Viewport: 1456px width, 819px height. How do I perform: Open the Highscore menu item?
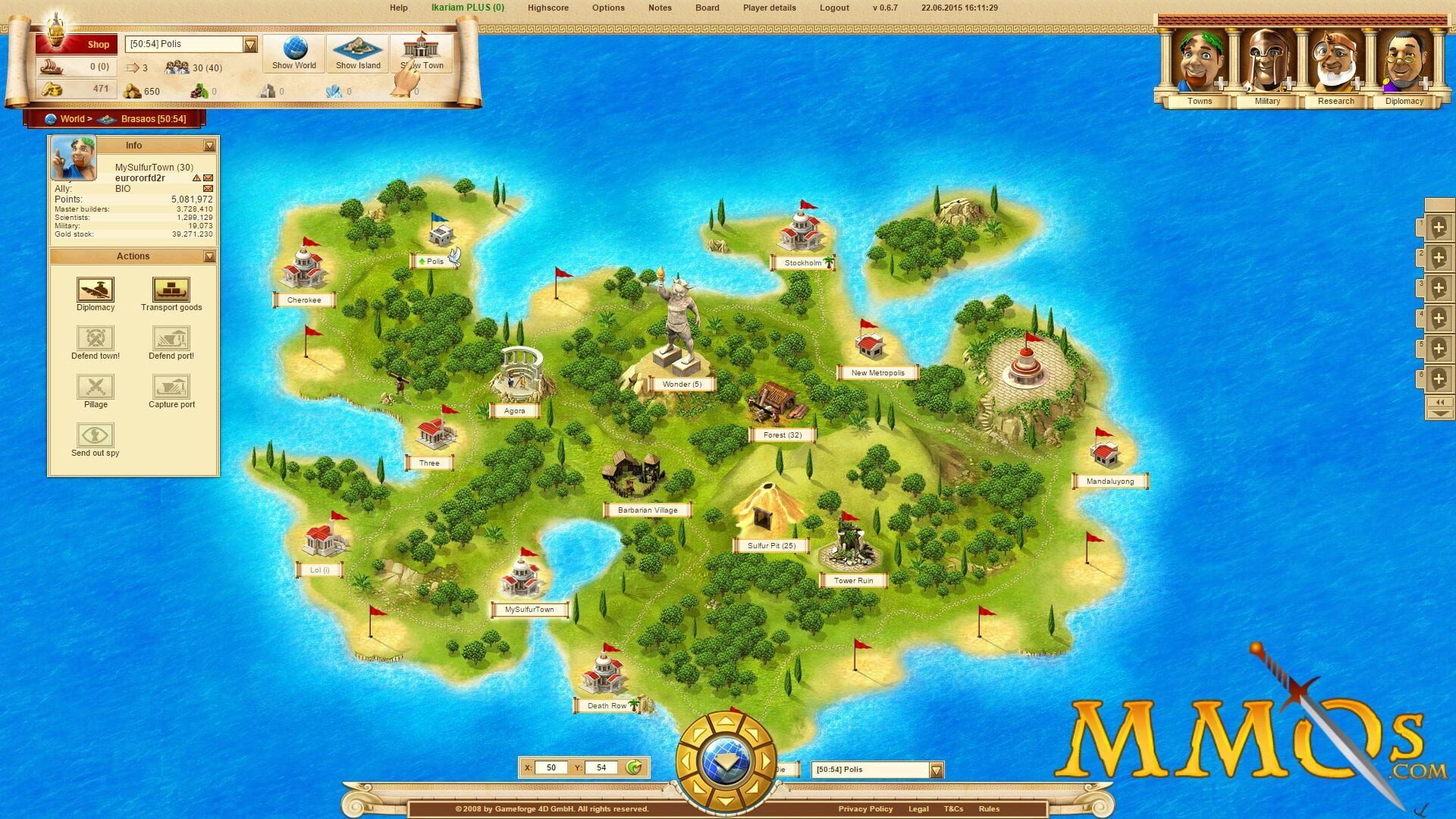tap(548, 8)
